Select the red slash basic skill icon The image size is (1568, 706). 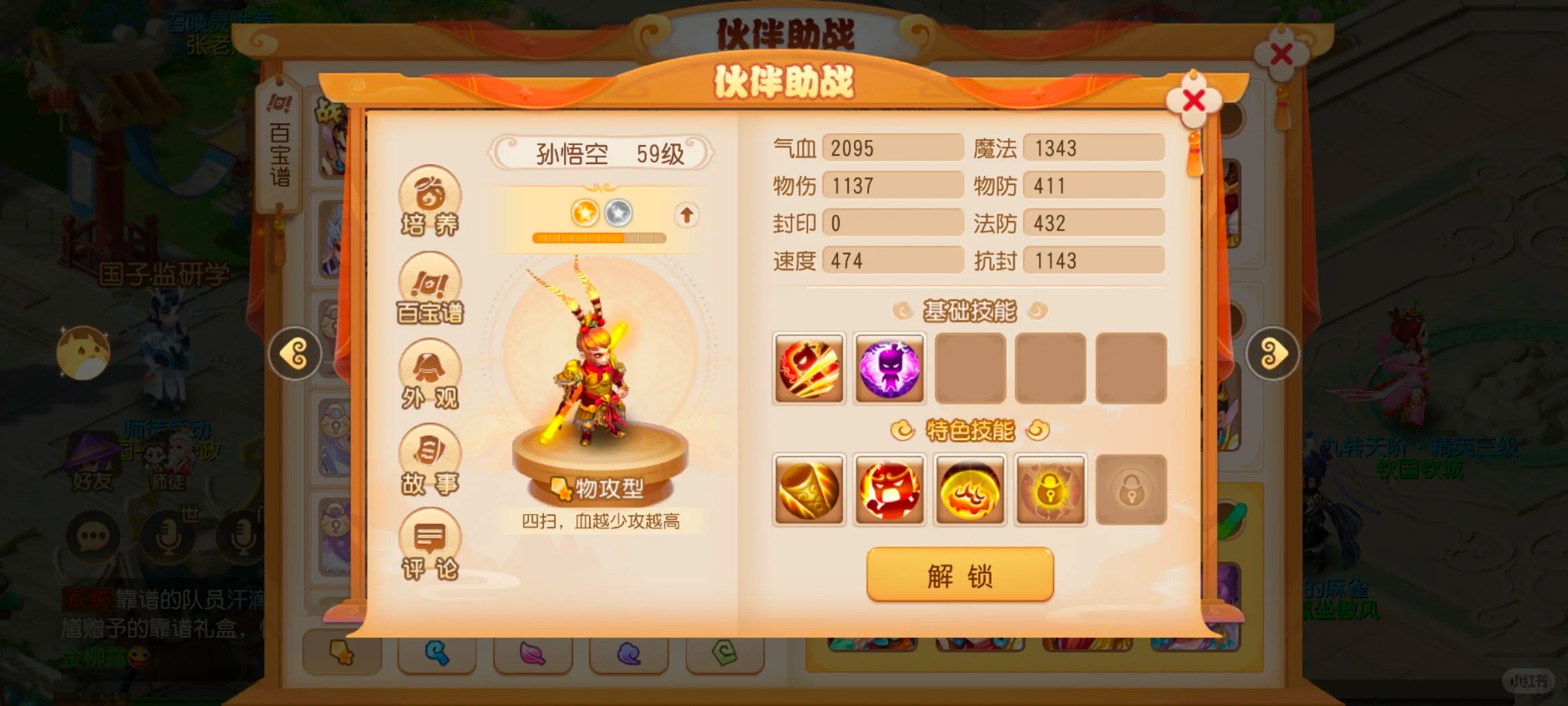point(809,369)
